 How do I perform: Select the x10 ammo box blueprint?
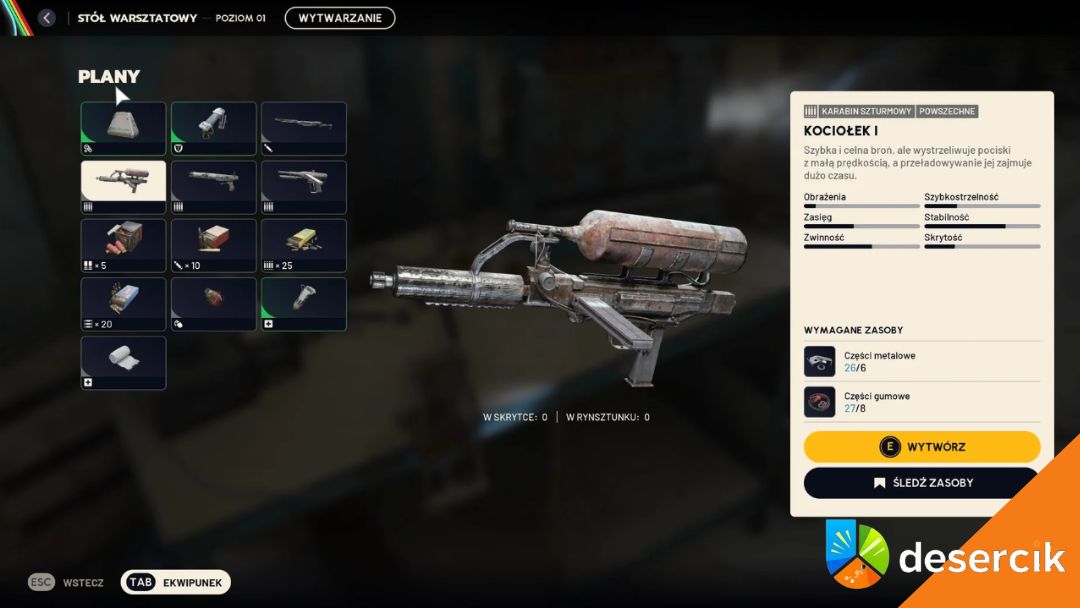point(213,246)
